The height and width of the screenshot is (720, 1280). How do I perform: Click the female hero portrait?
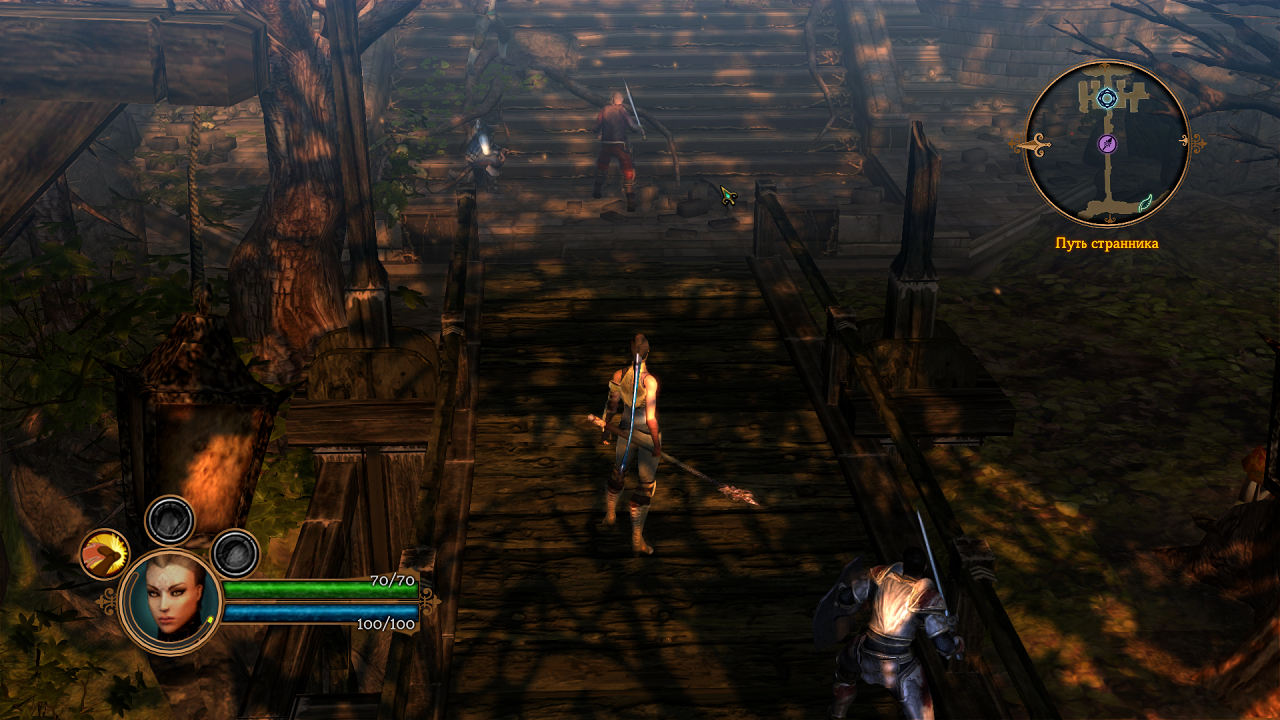pos(169,601)
